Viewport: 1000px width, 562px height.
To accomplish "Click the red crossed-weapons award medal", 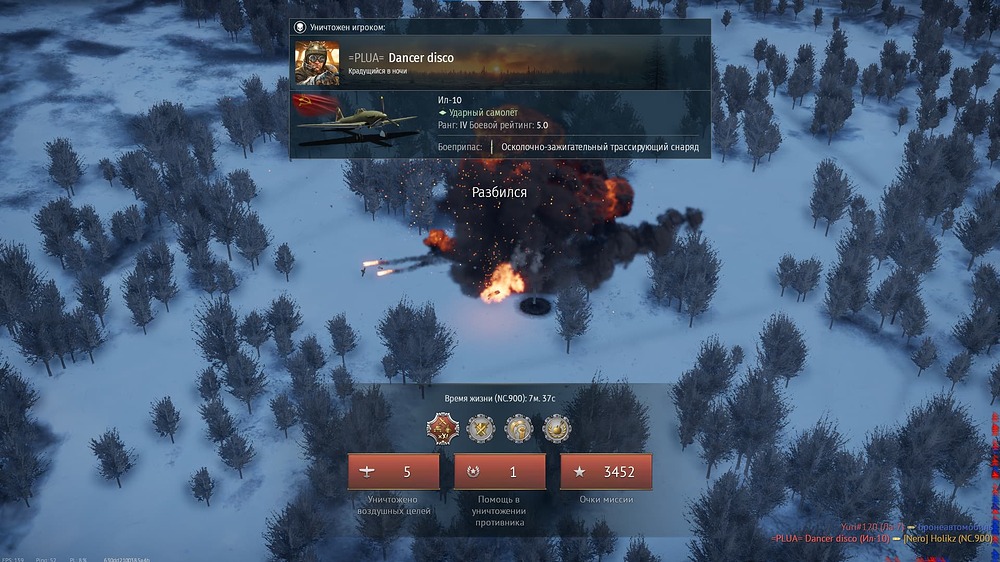I will [442, 429].
